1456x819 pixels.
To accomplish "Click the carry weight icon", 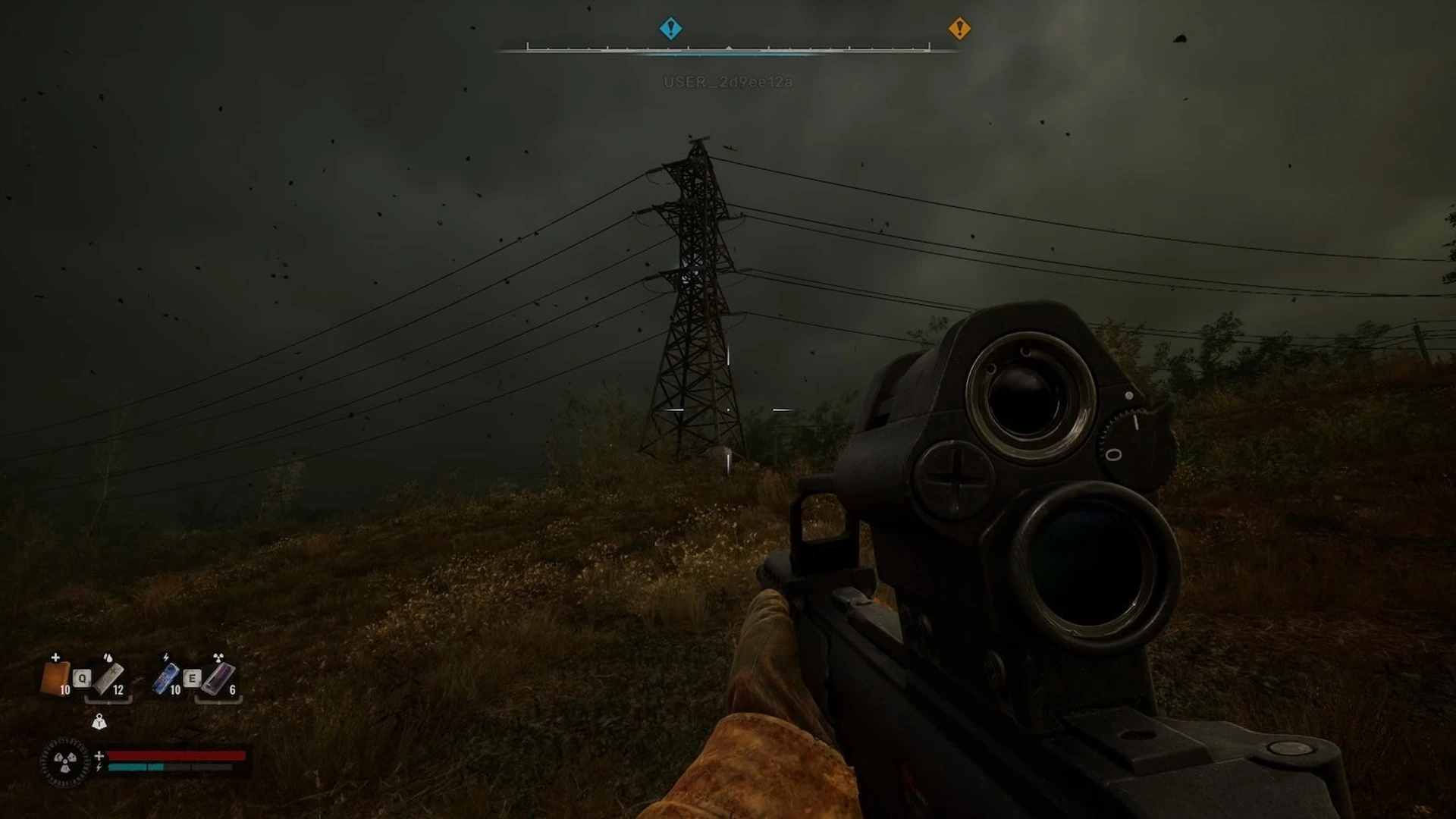I will [99, 722].
